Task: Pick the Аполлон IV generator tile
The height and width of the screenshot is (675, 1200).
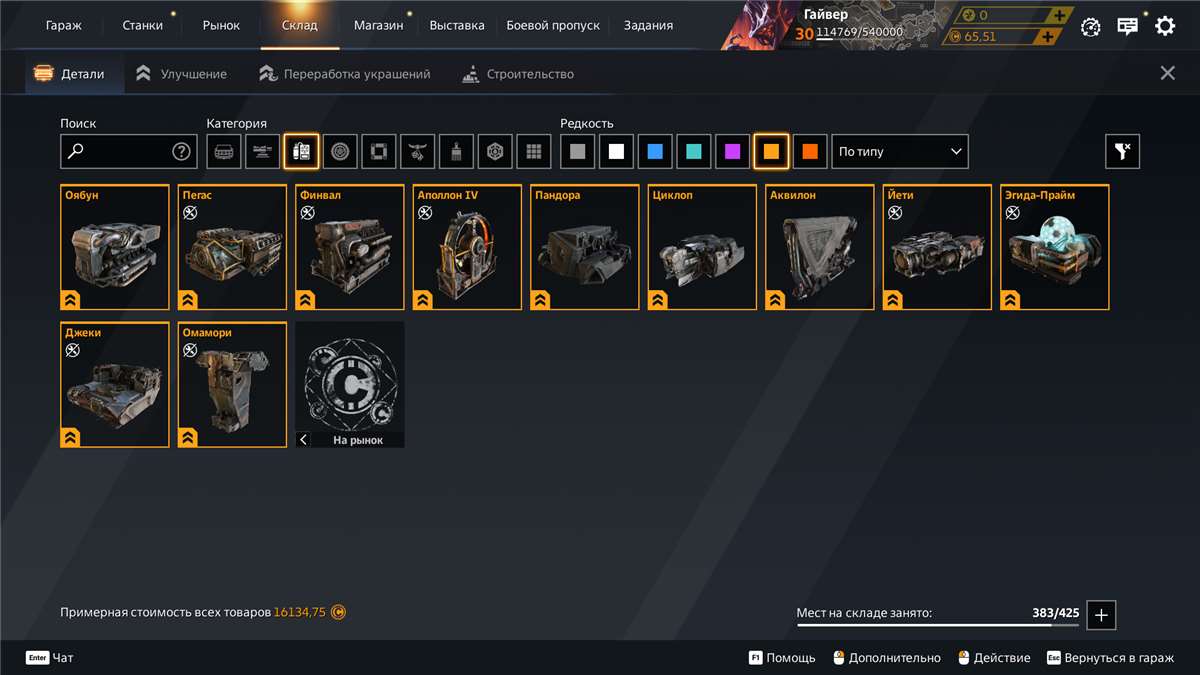Action: pyautogui.click(x=468, y=247)
